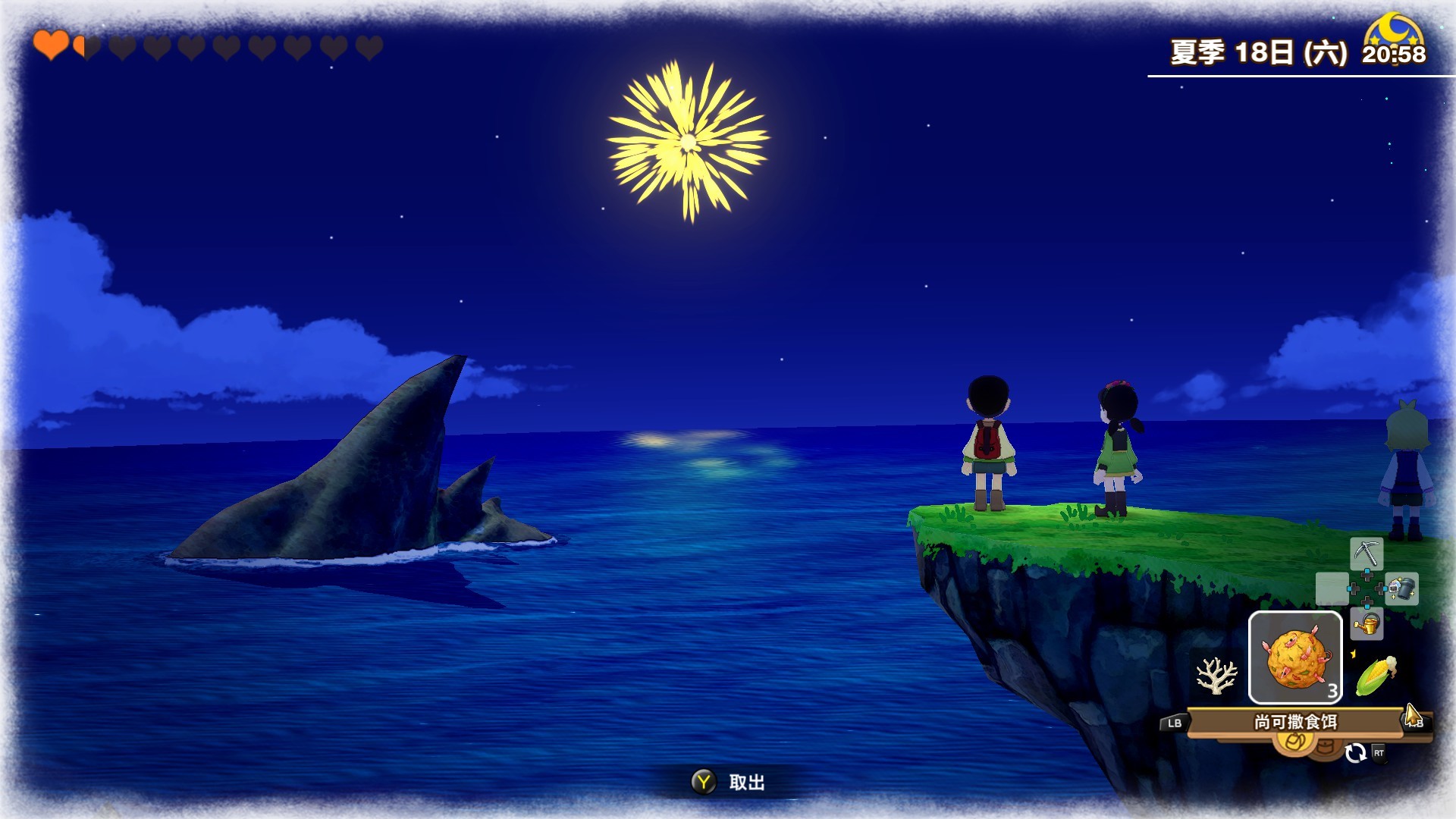Click the swap arrows cycle icon

pyautogui.click(x=1355, y=752)
